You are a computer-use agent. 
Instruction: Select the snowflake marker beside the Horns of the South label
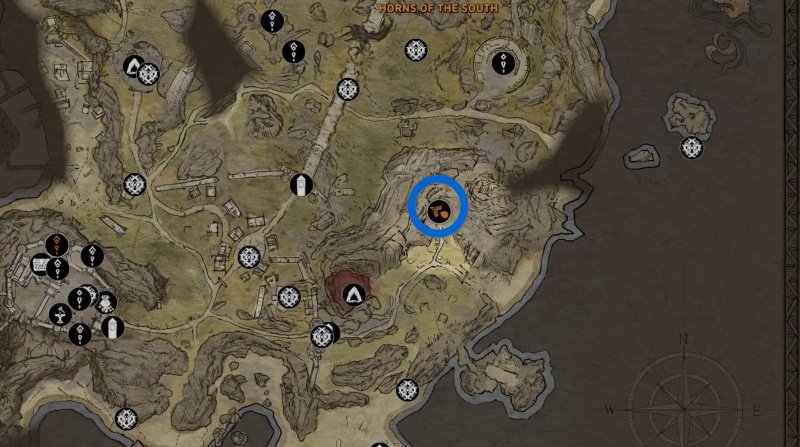pos(416,49)
